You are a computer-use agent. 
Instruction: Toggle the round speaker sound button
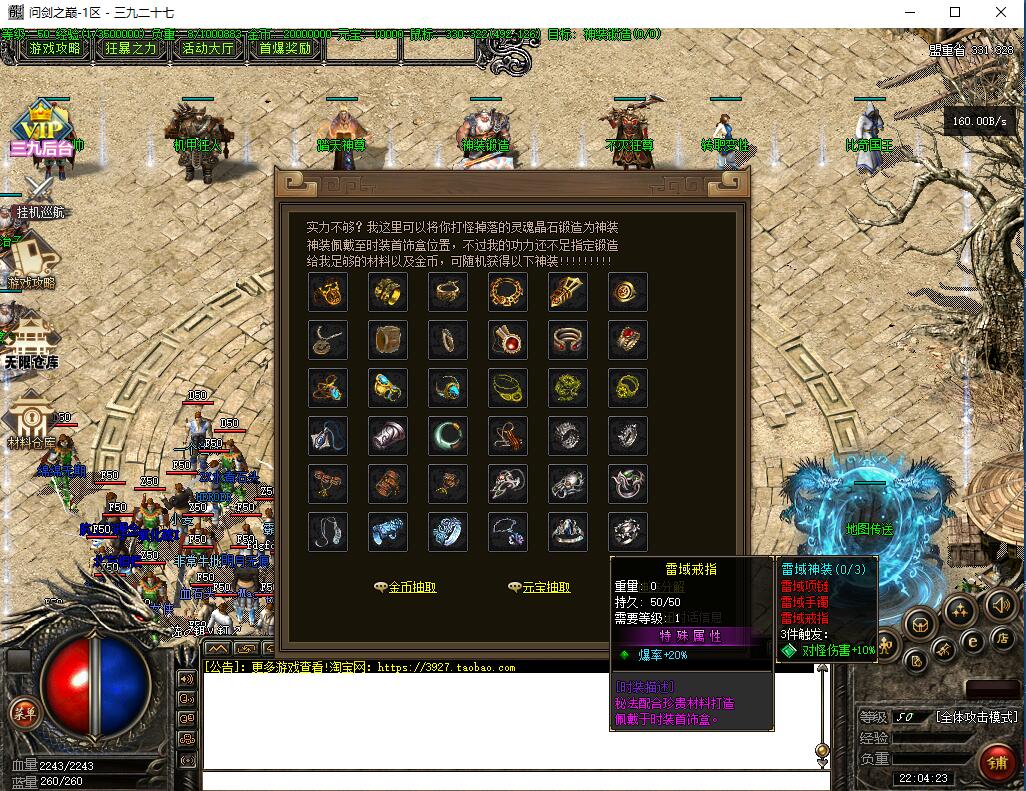[1000, 604]
